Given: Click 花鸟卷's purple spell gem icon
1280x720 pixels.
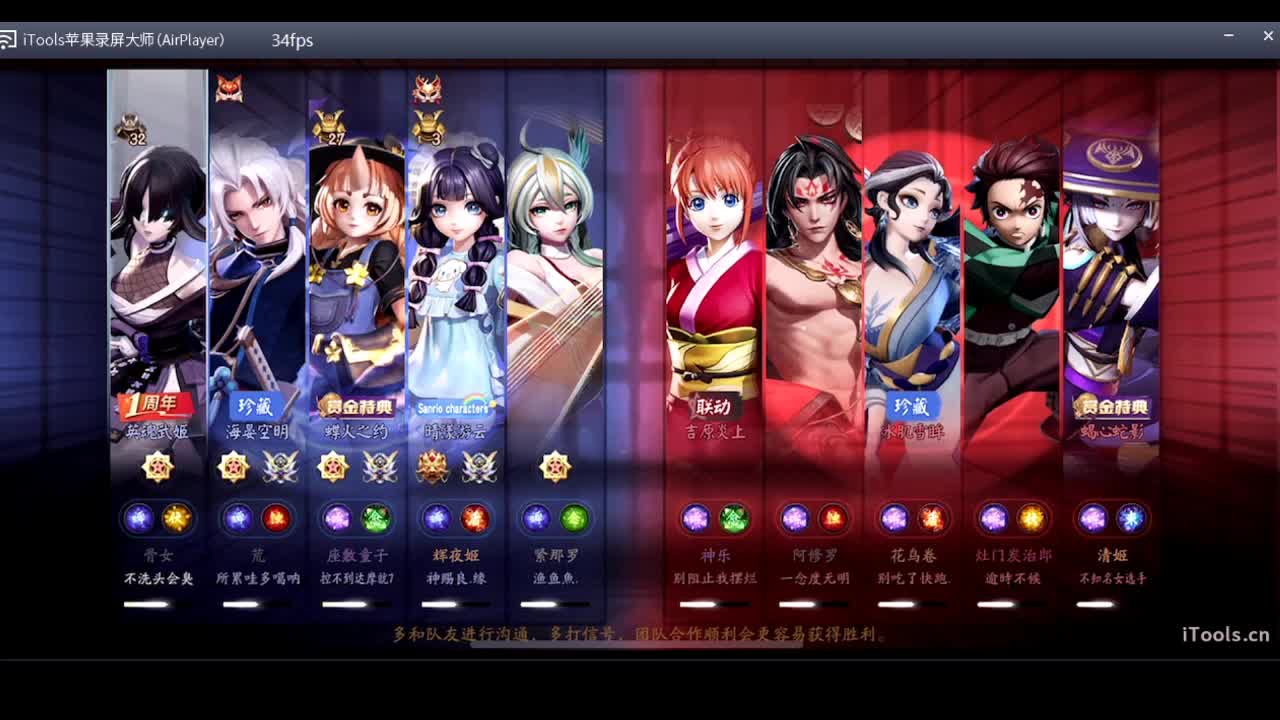Looking at the screenshot, I should click(896, 518).
